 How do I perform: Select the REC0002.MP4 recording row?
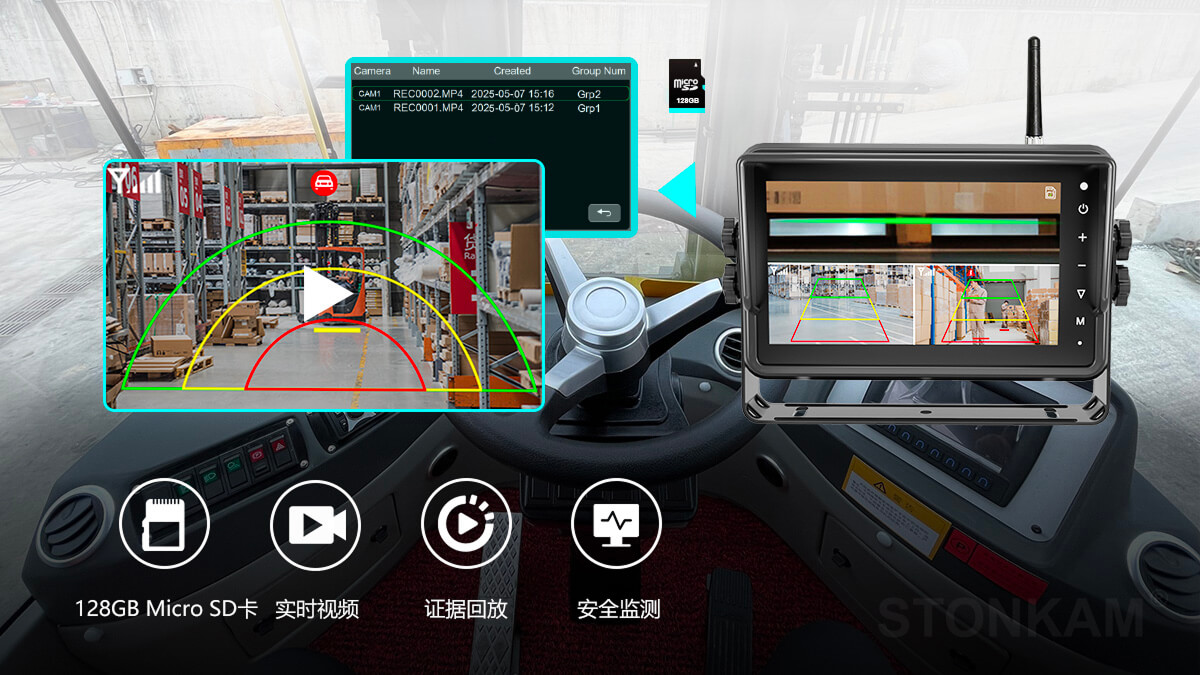click(490, 94)
